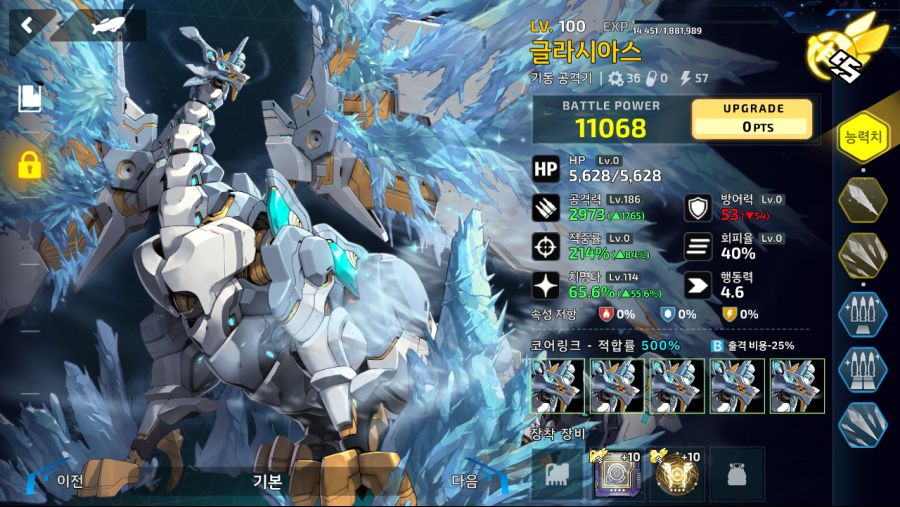Toggle the yellow padlock lock
The image size is (900, 507).
29,164
